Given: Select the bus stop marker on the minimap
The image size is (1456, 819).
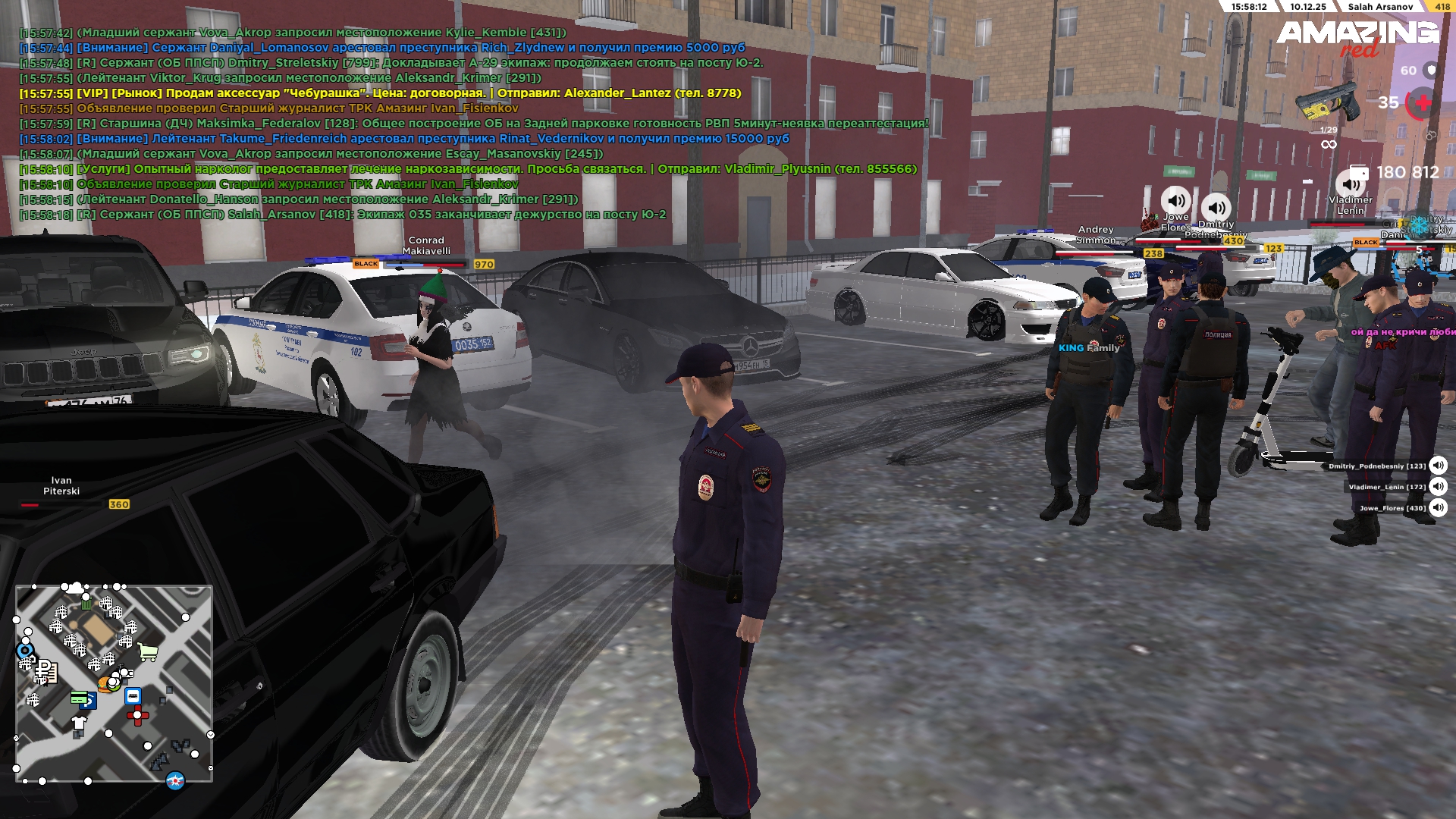Looking at the screenshot, I should tap(133, 696).
